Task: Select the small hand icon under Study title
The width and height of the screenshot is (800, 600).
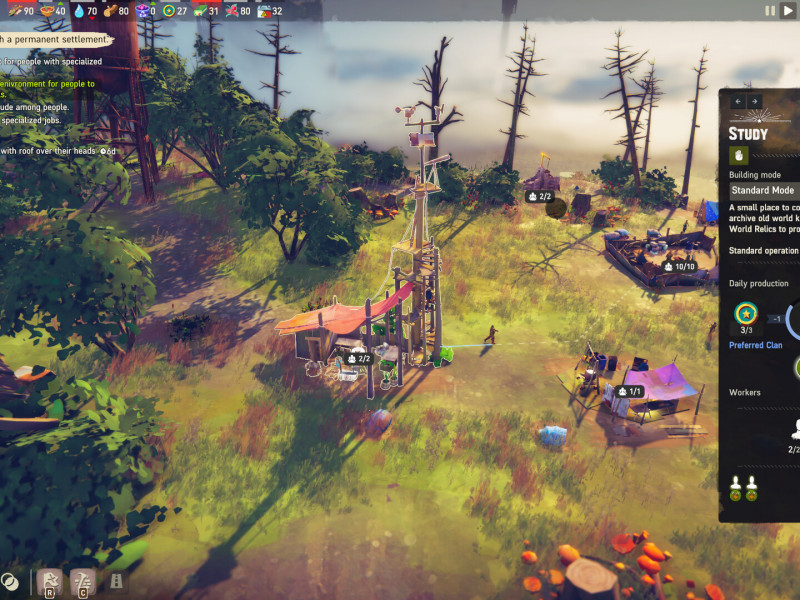Action: (740, 155)
